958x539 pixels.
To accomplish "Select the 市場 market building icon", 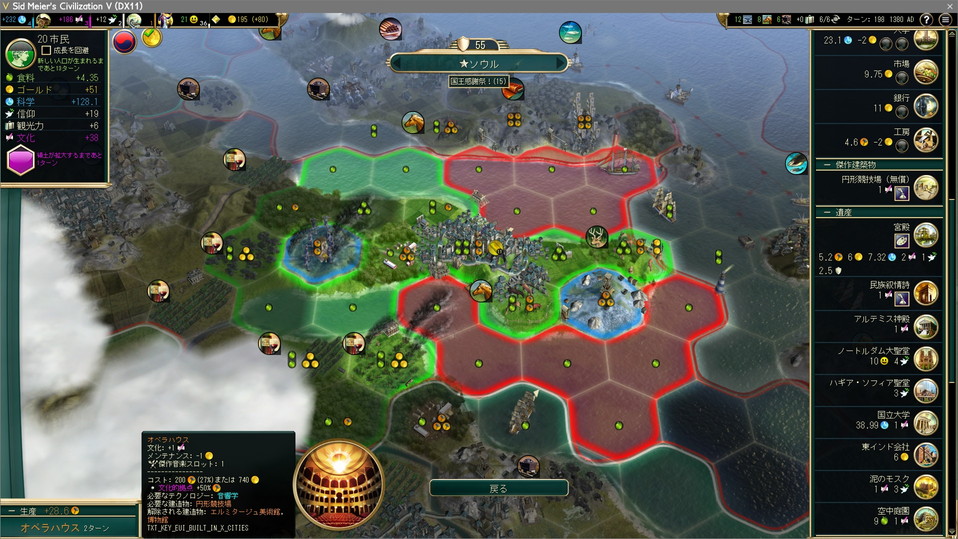I will pos(926,72).
